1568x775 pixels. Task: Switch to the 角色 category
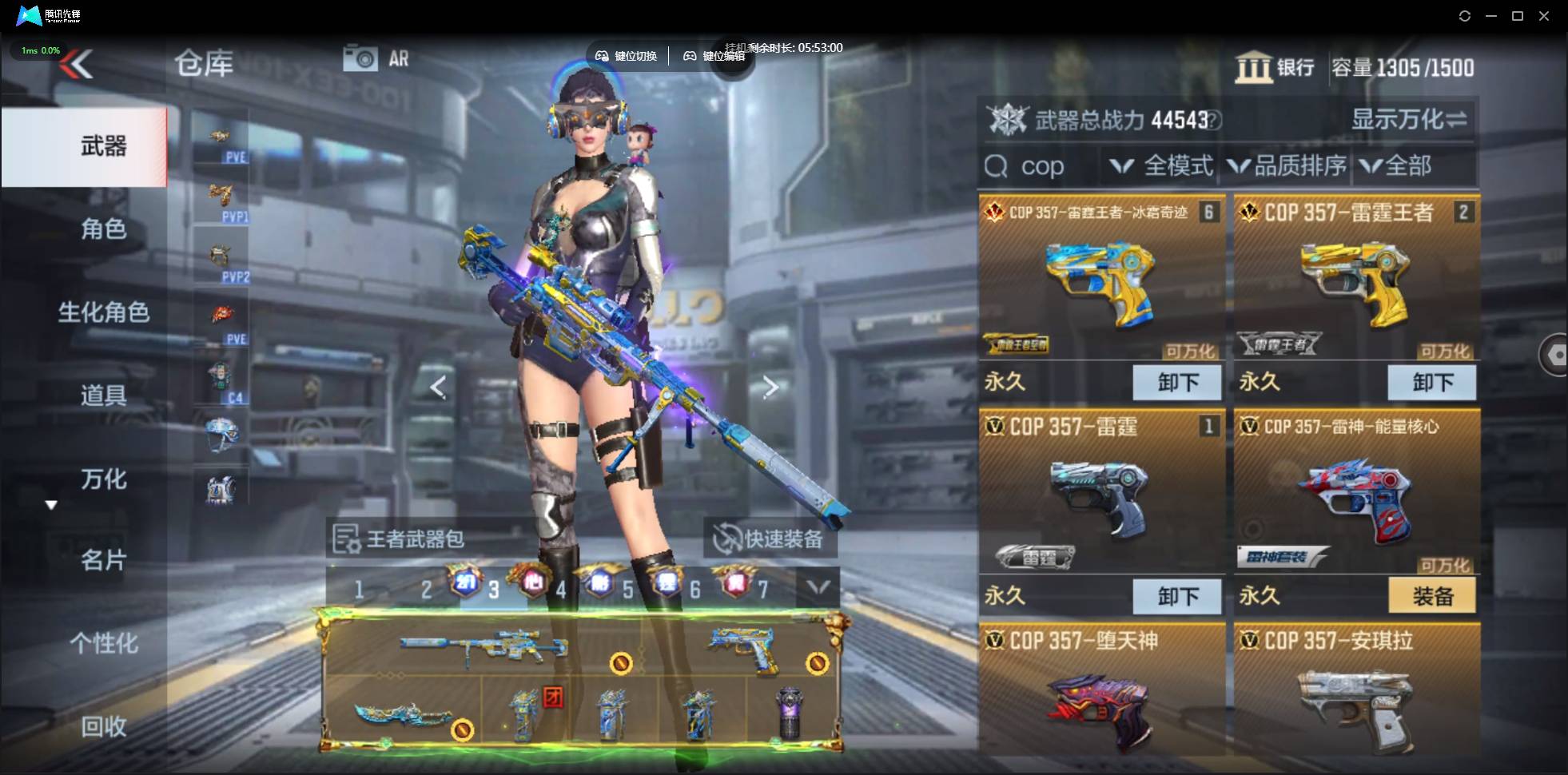pos(103,229)
